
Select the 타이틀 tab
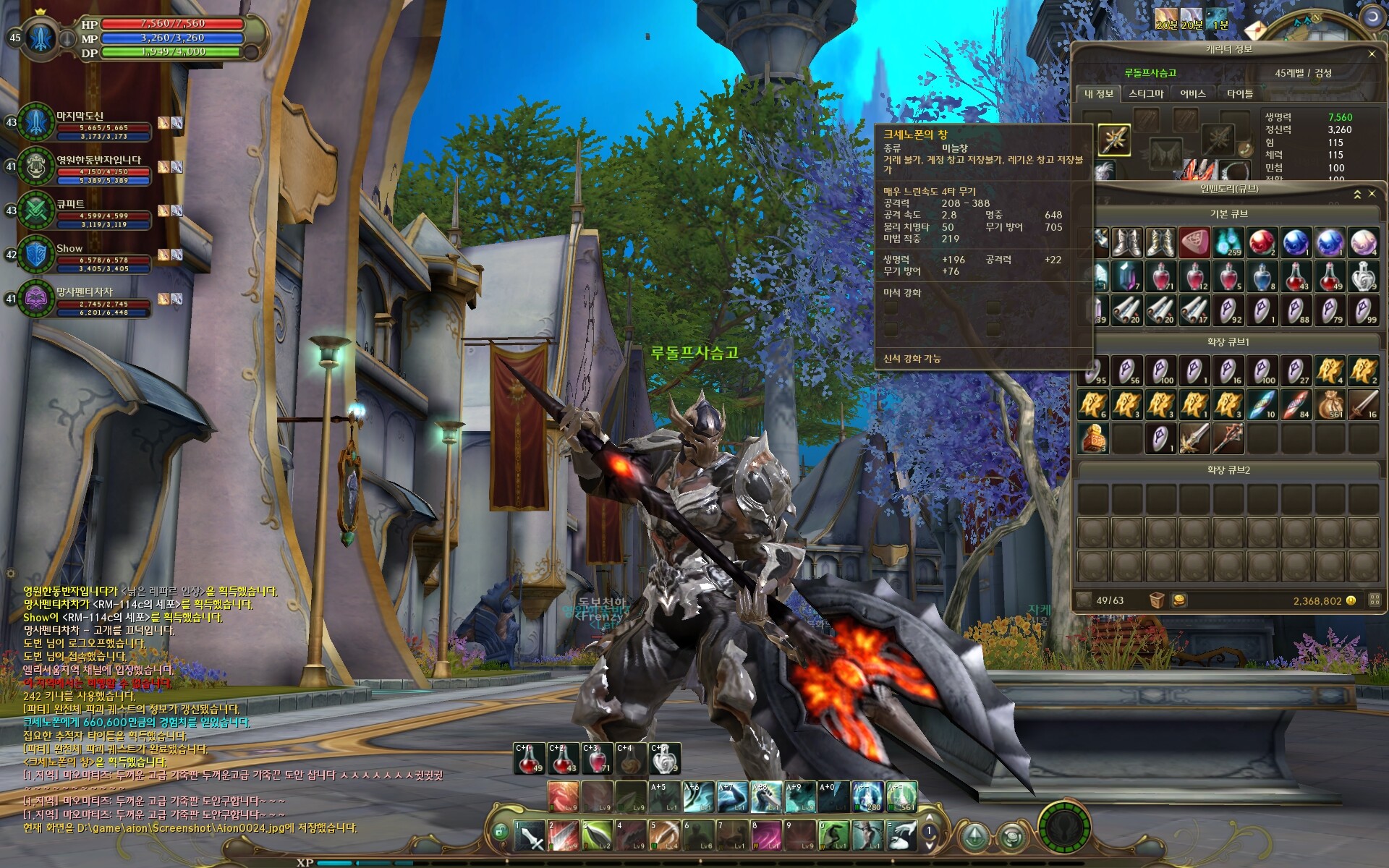point(1239,94)
